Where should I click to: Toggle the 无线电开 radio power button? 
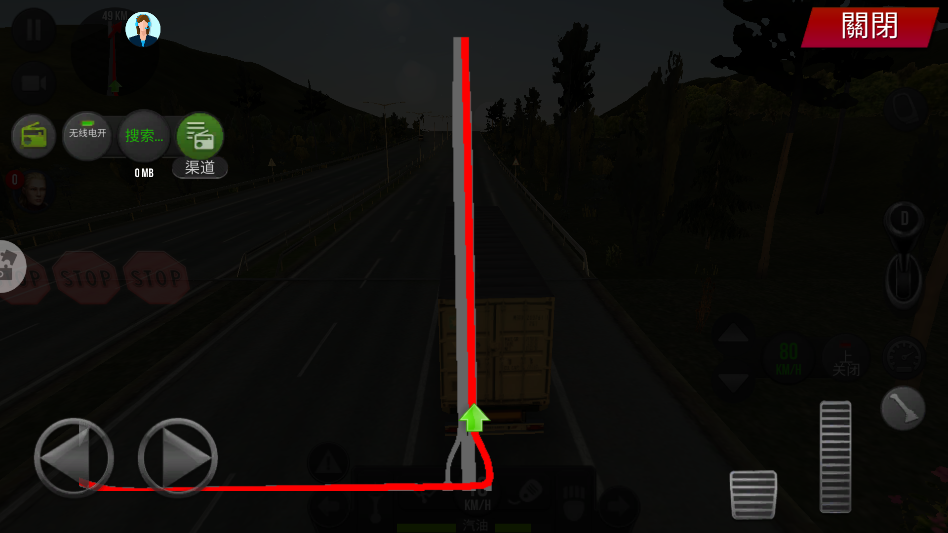tap(87, 135)
